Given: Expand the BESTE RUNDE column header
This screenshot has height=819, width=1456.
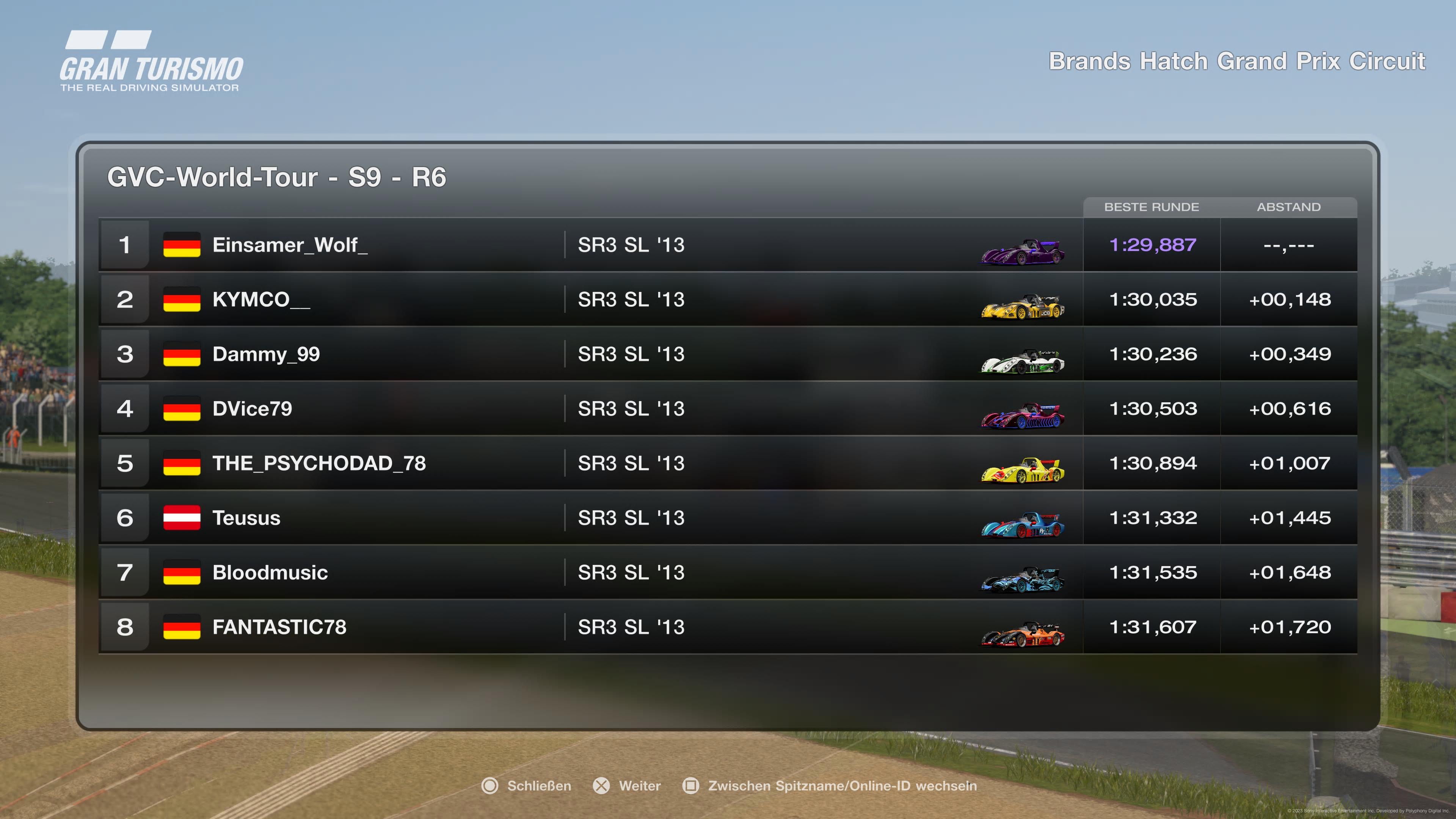Looking at the screenshot, I should [x=1152, y=207].
